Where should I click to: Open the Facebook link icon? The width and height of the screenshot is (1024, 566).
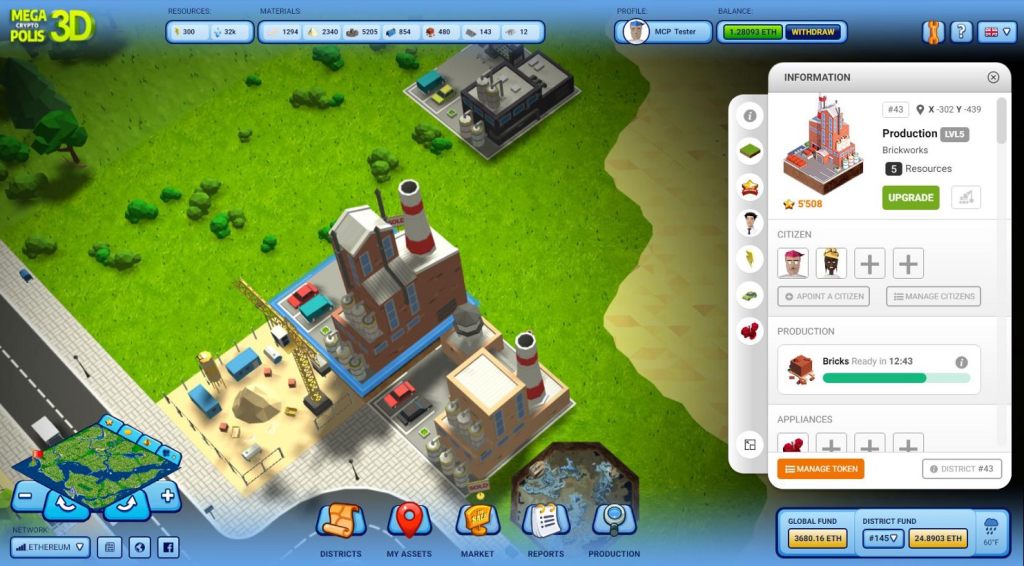(168, 547)
